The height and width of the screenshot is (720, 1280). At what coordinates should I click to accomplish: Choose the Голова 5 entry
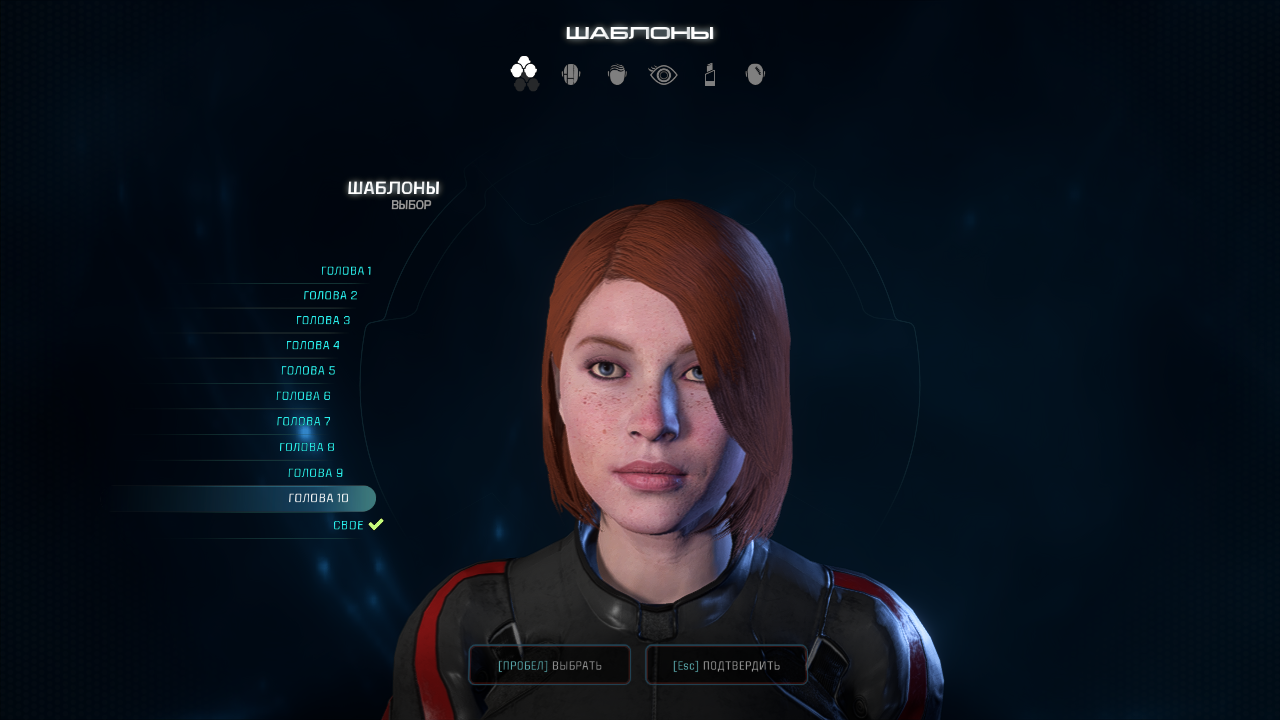pyautogui.click(x=308, y=371)
